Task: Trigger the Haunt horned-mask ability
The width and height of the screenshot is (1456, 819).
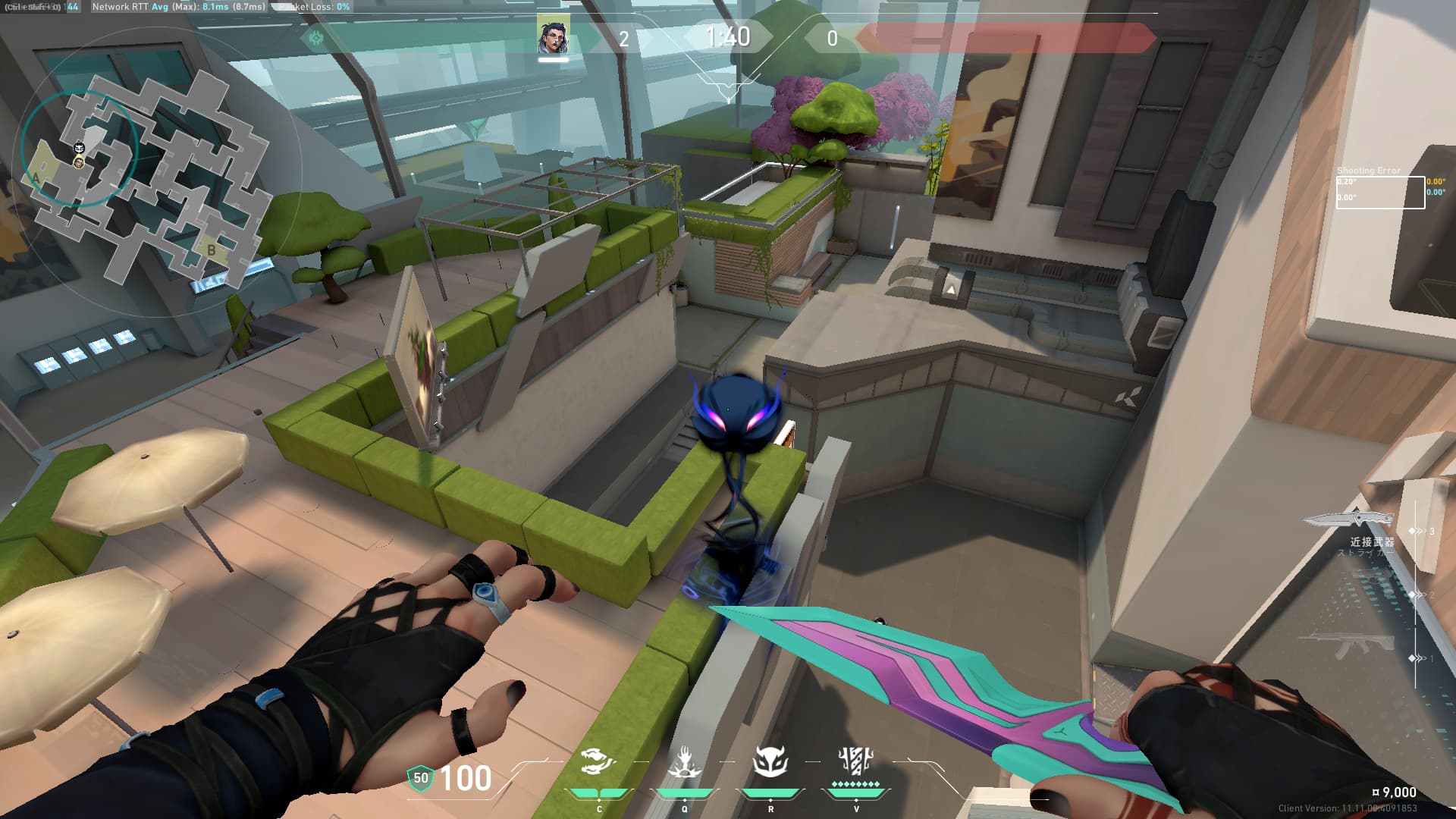Action: (770, 762)
